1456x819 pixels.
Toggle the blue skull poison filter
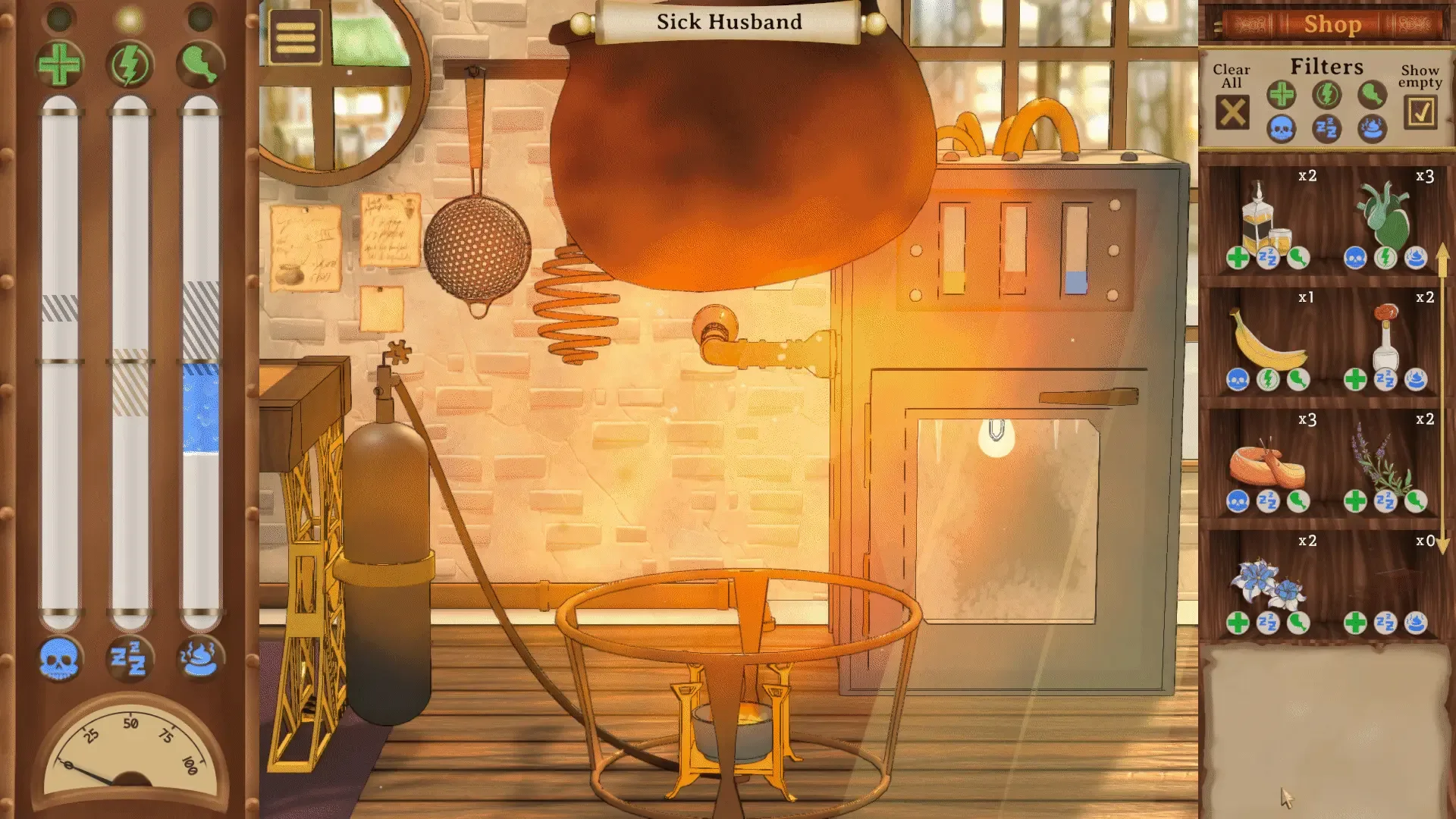[x=1282, y=129]
